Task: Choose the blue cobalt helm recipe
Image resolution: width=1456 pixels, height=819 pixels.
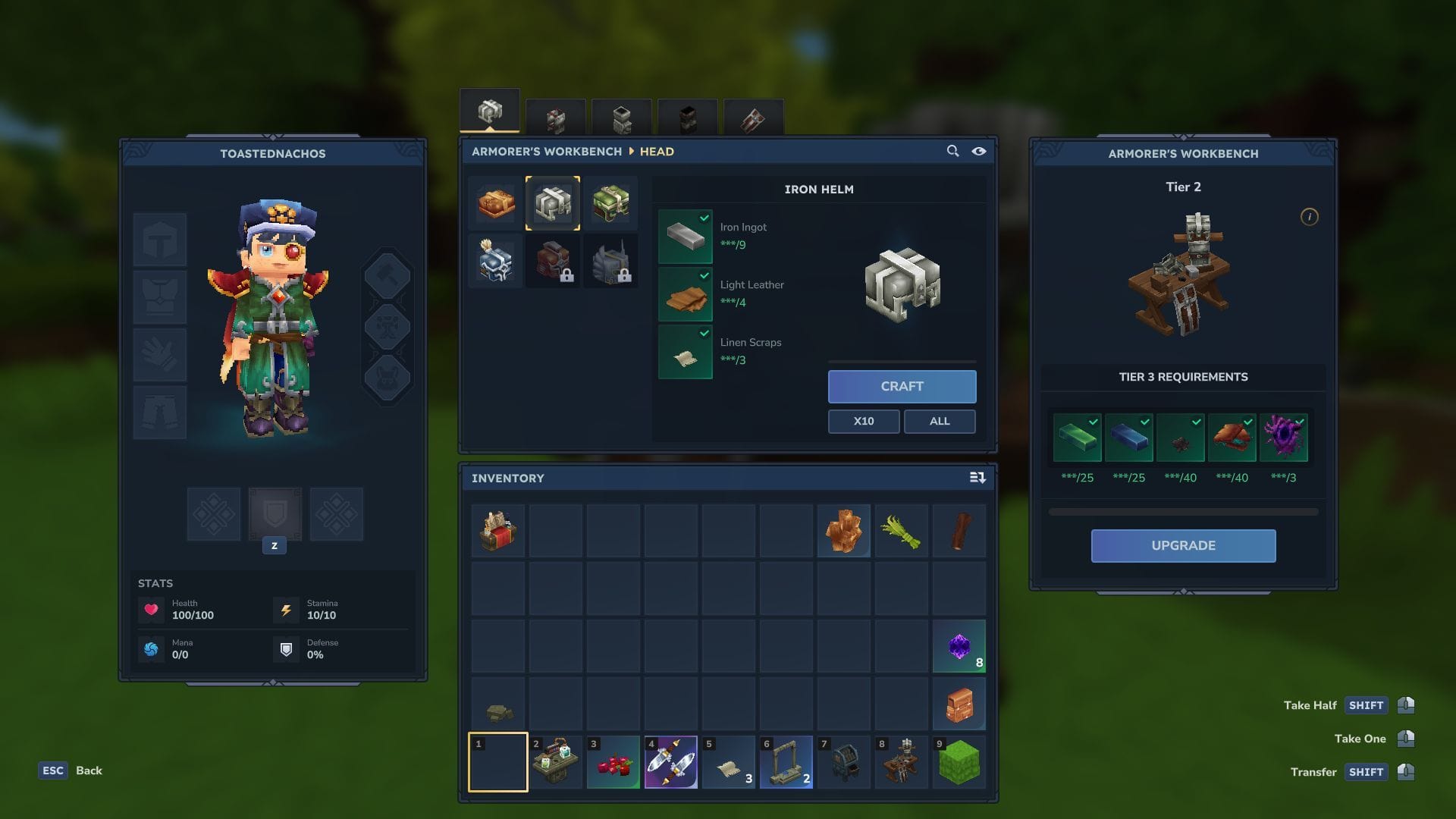Action: coord(496,262)
